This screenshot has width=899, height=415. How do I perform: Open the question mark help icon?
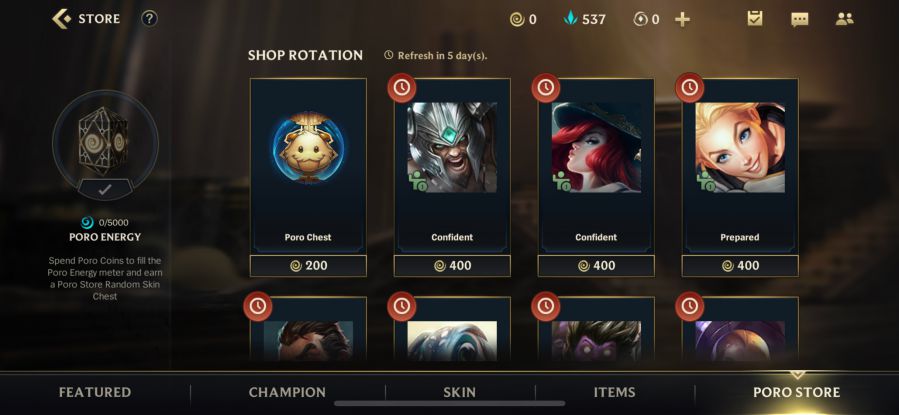pos(149,18)
